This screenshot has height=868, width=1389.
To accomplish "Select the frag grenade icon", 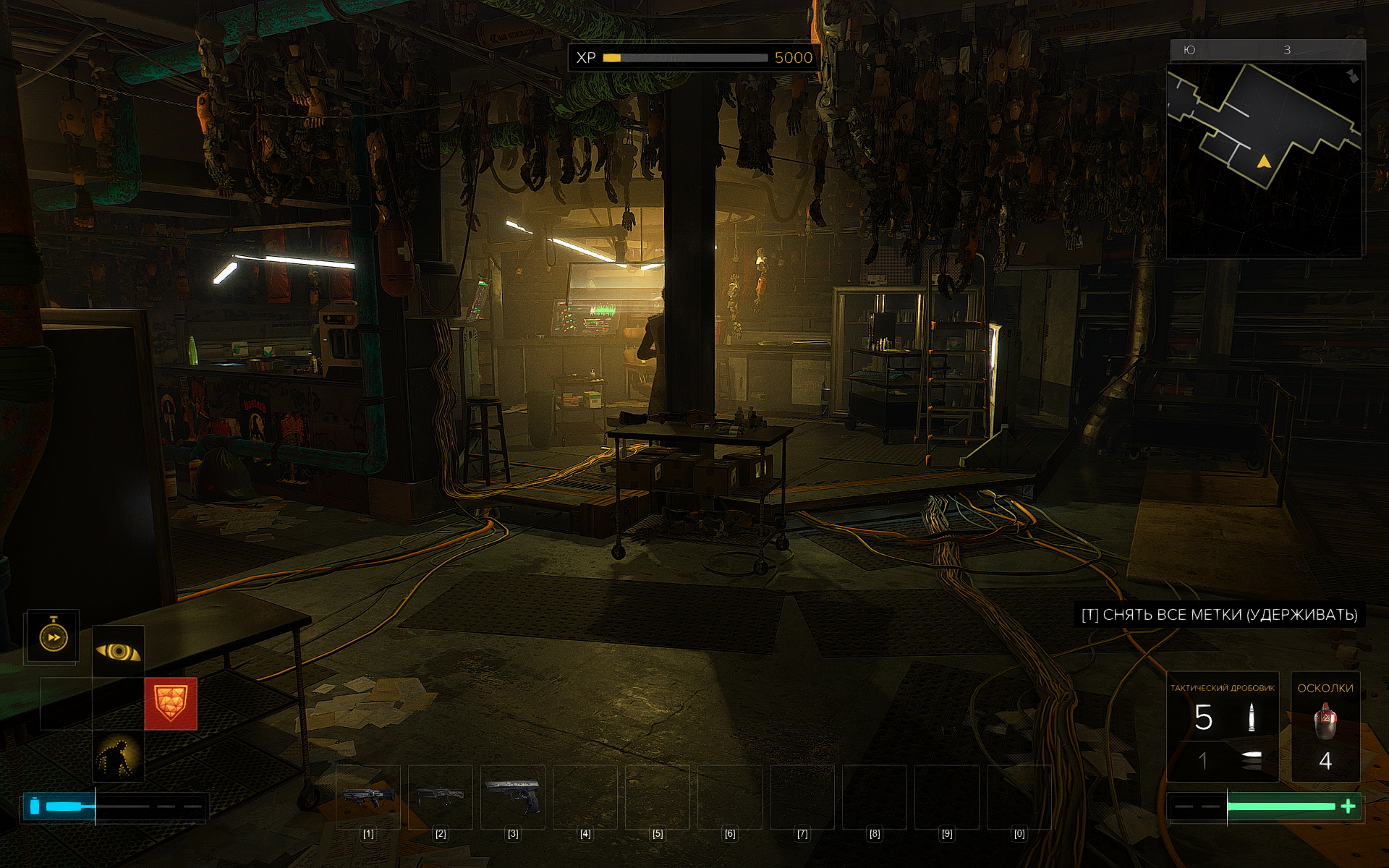I will 1325,722.
